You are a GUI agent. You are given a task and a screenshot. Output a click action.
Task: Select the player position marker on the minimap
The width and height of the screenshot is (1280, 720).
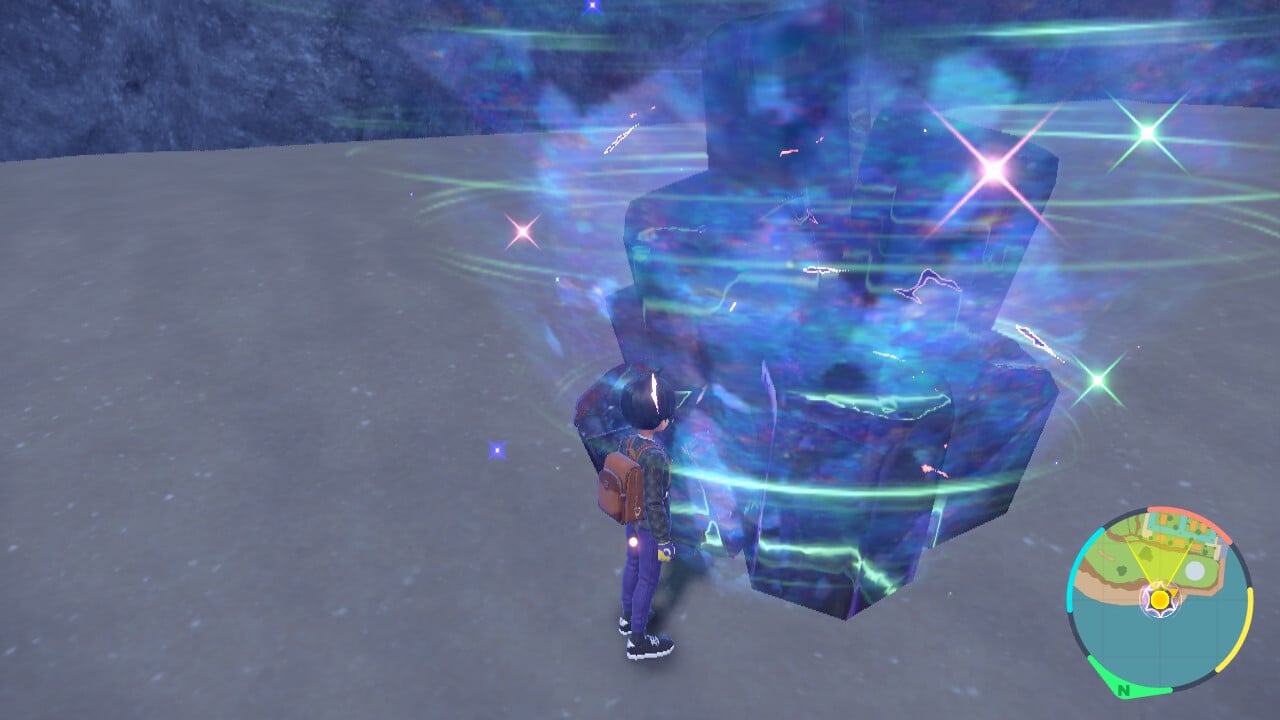pyautogui.click(x=1160, y=600)
